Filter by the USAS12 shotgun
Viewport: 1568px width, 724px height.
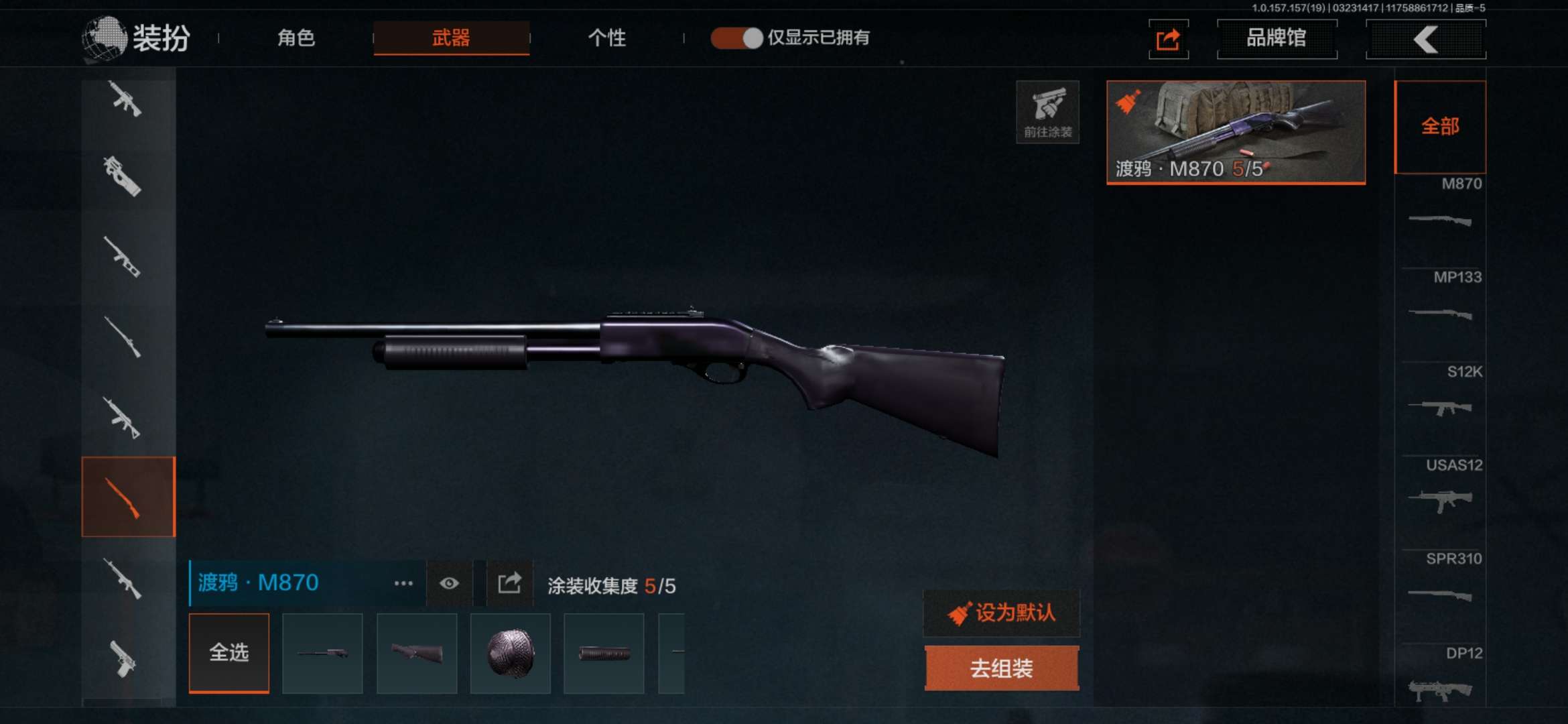1440,488
